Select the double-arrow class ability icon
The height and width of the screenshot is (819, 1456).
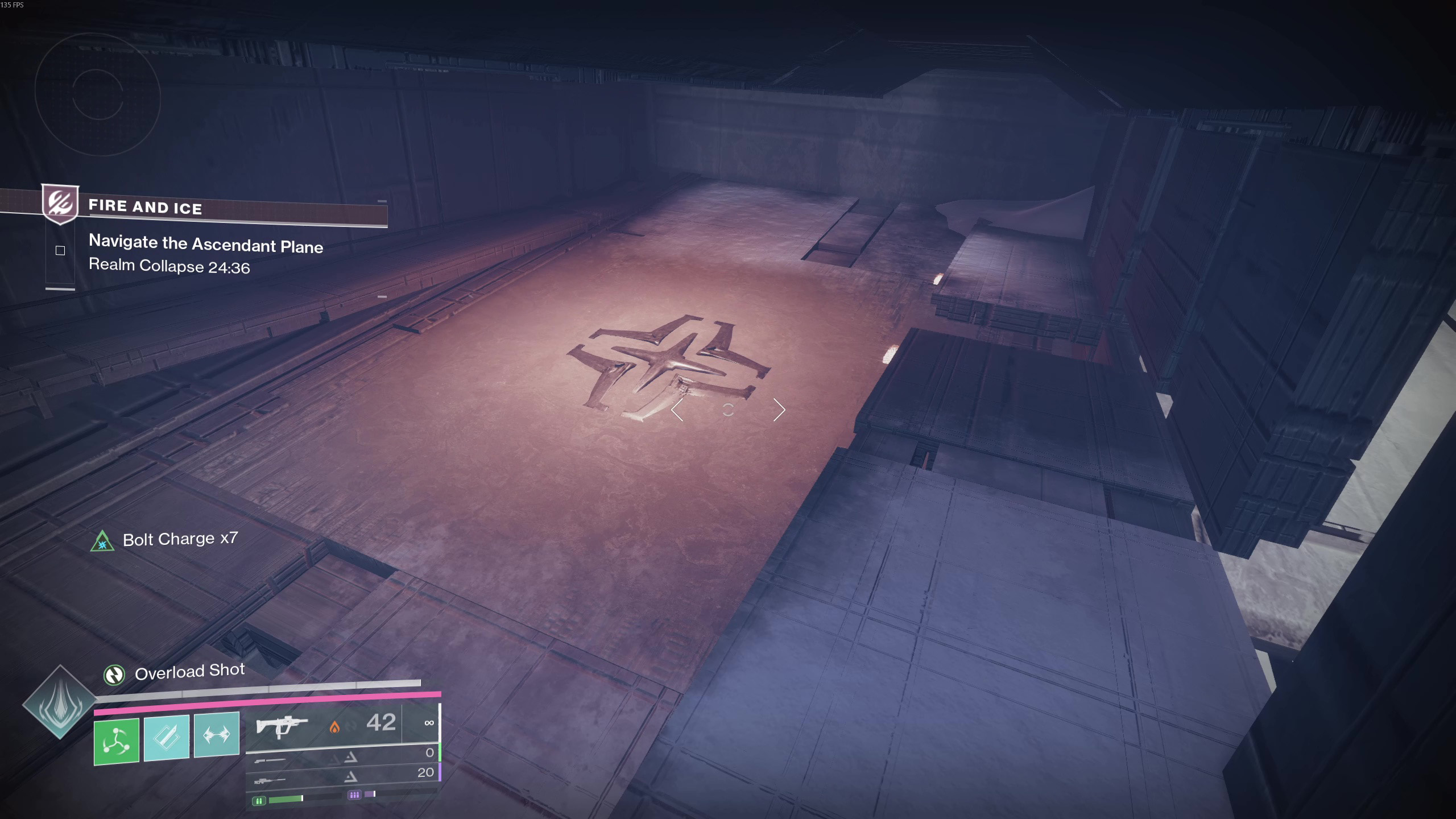point(217,735)
